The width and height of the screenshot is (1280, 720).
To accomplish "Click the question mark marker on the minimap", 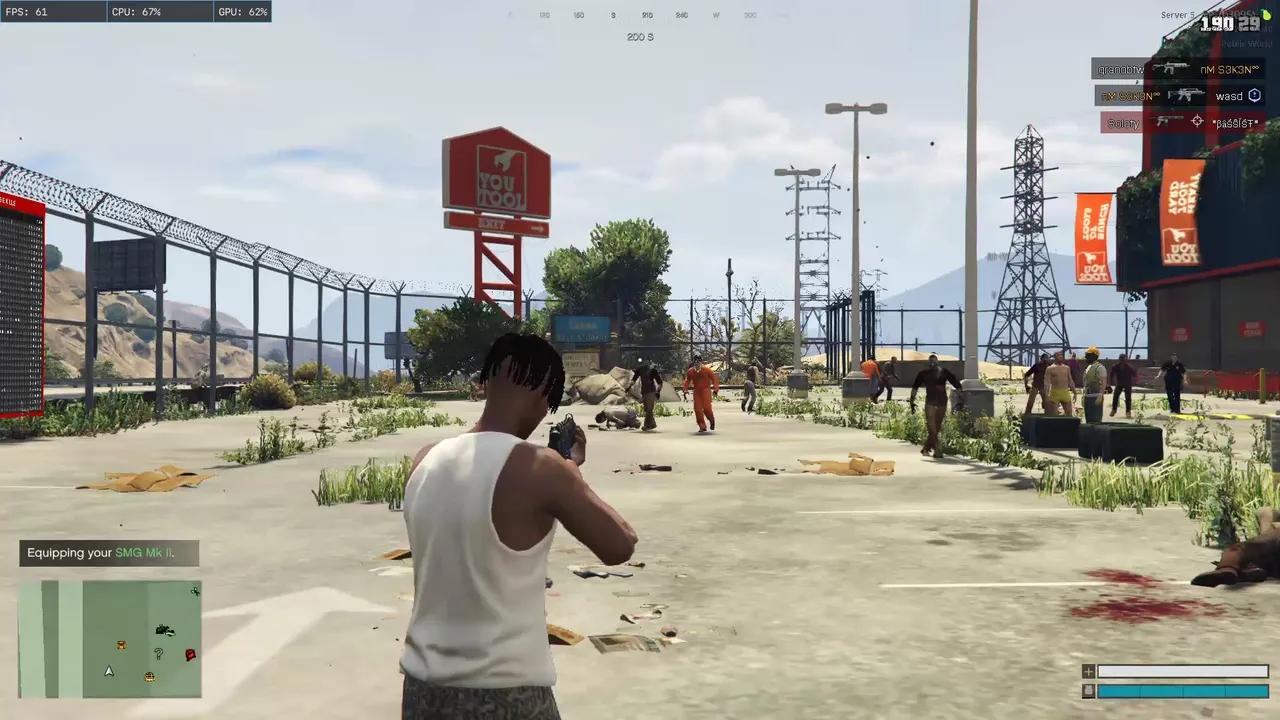I will pyautogui.click(x=158, y=654).
